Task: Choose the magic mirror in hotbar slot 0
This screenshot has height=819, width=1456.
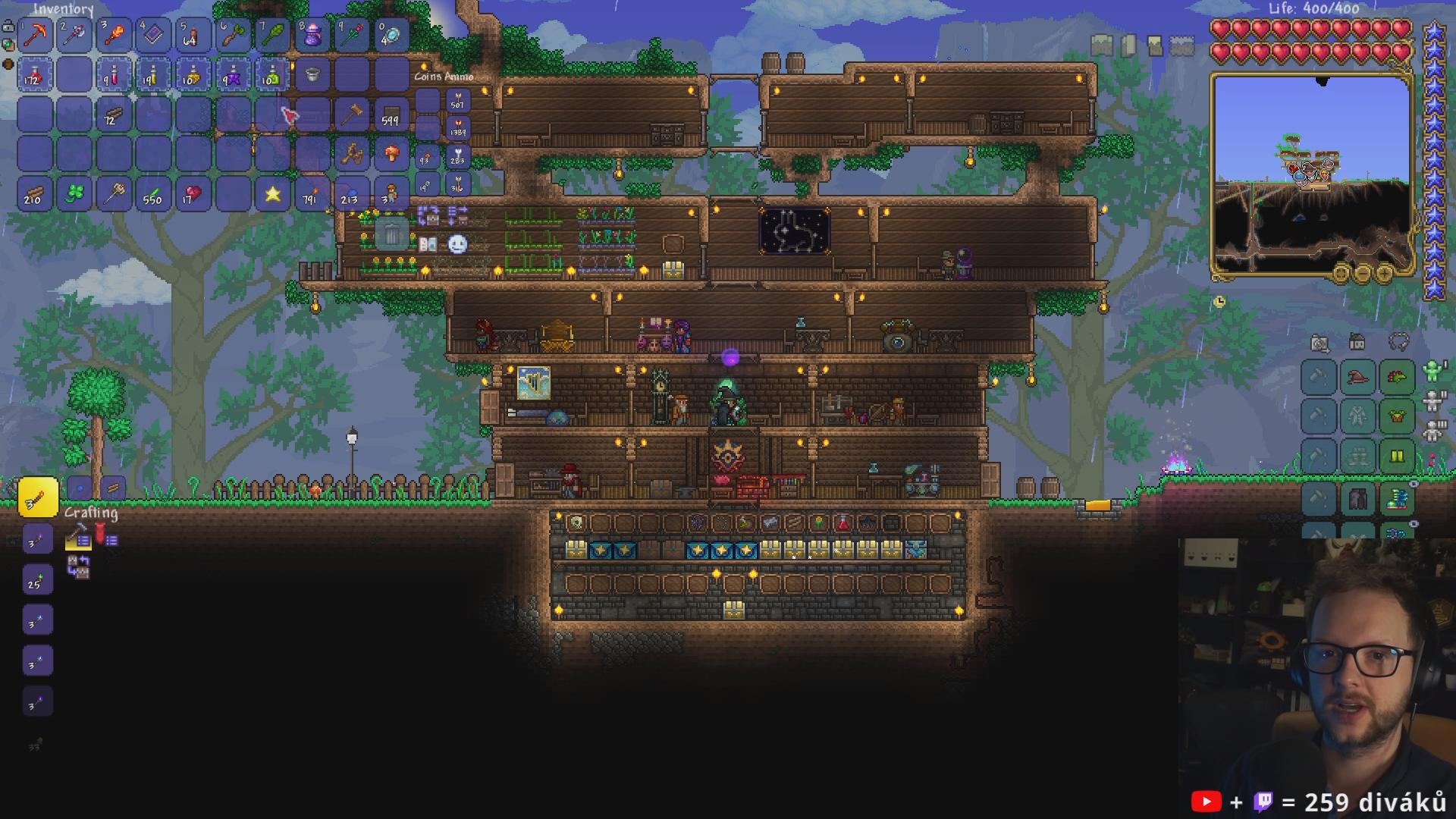Action: click(391, 35)
